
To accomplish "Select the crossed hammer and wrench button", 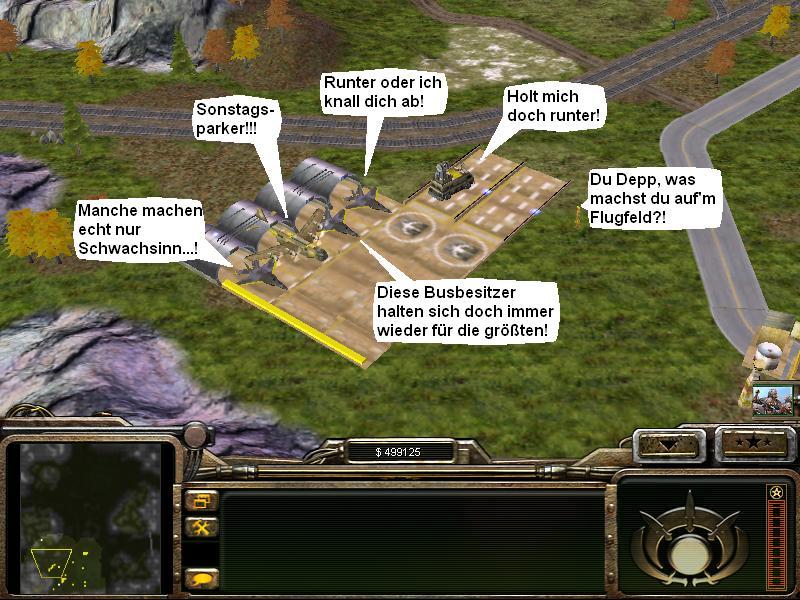I will click(201, 527).
